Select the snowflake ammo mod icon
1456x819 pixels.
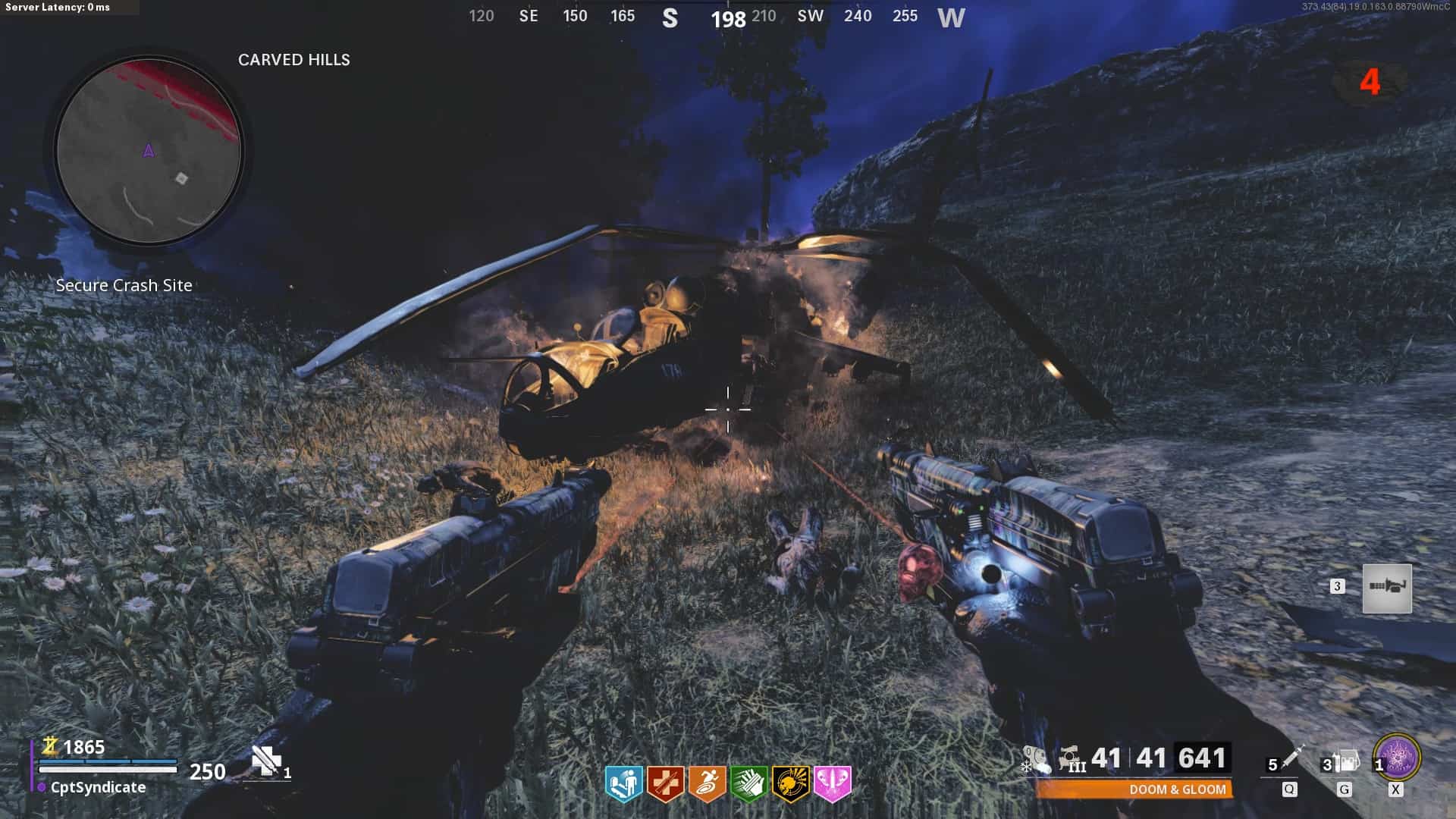coord(1035,759)
